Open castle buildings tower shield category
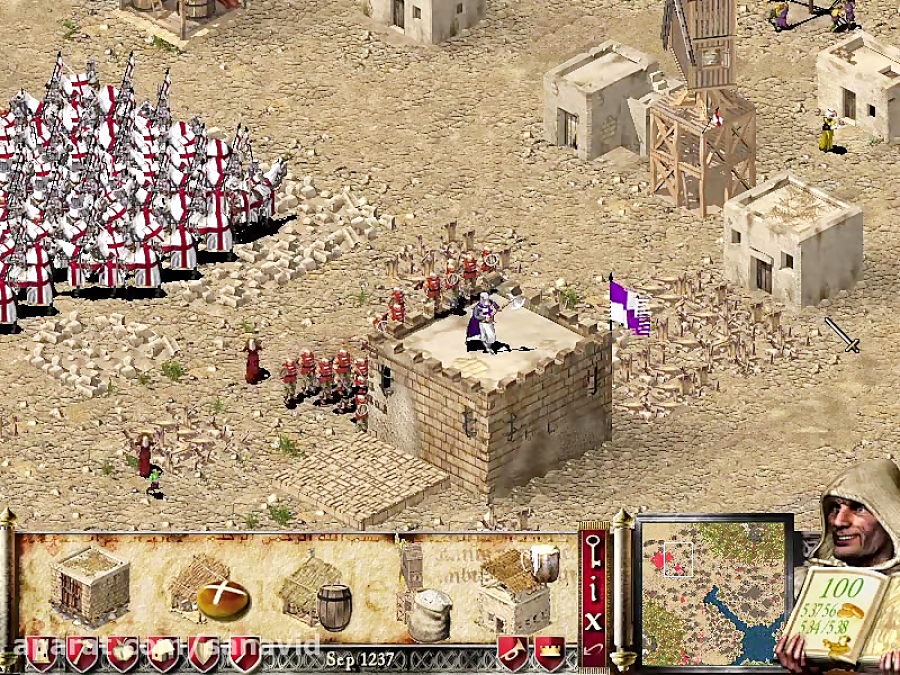This screenshot has width=900, height=675. 41,652
